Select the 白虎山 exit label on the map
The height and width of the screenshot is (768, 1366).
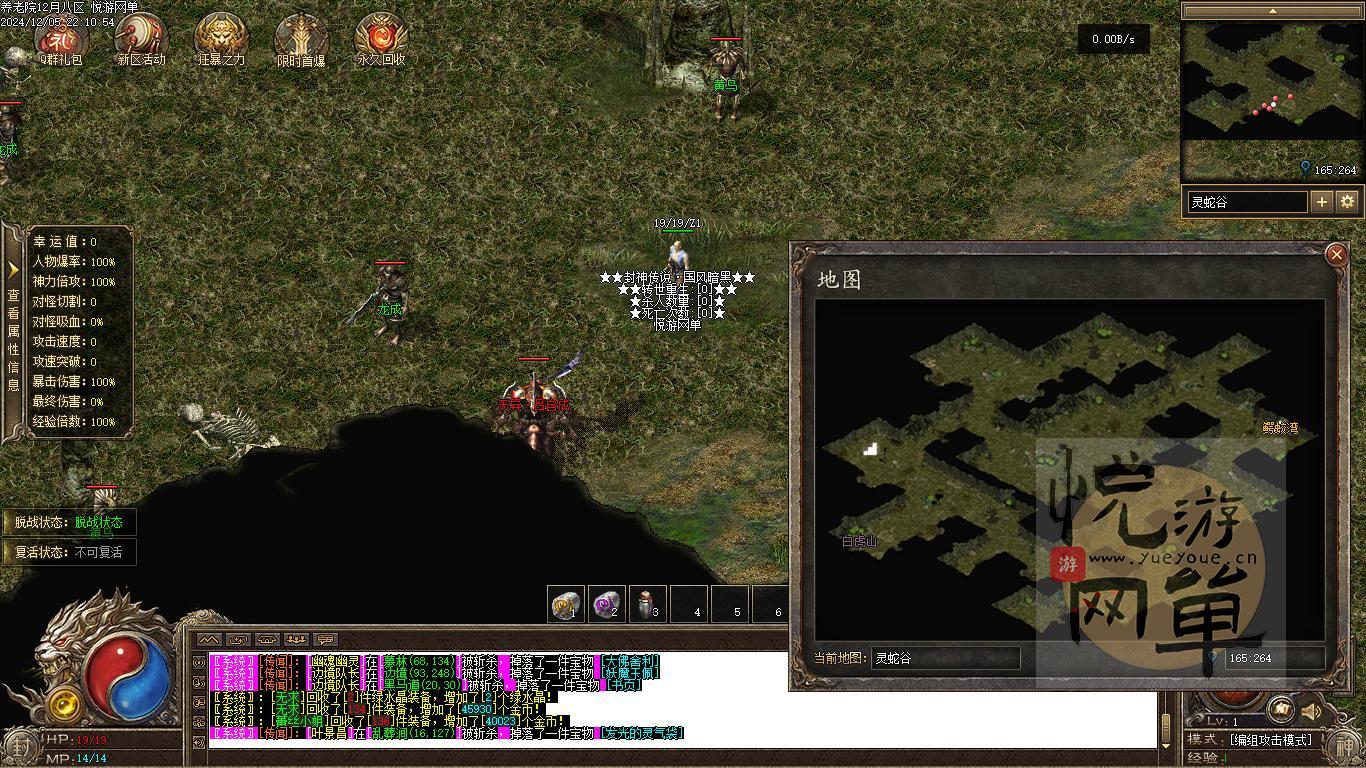(x=859, y=542)
